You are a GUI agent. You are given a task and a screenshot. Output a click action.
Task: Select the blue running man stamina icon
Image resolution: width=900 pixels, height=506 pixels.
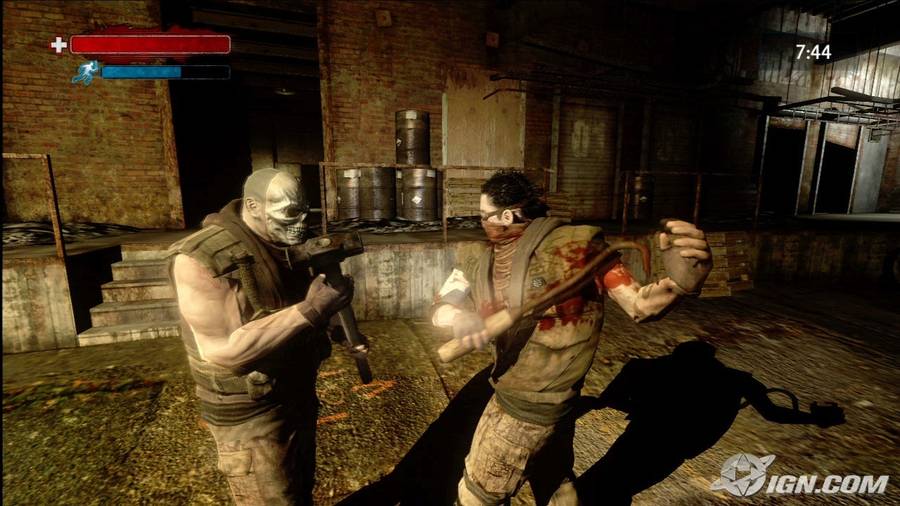[x=86, y=72]
